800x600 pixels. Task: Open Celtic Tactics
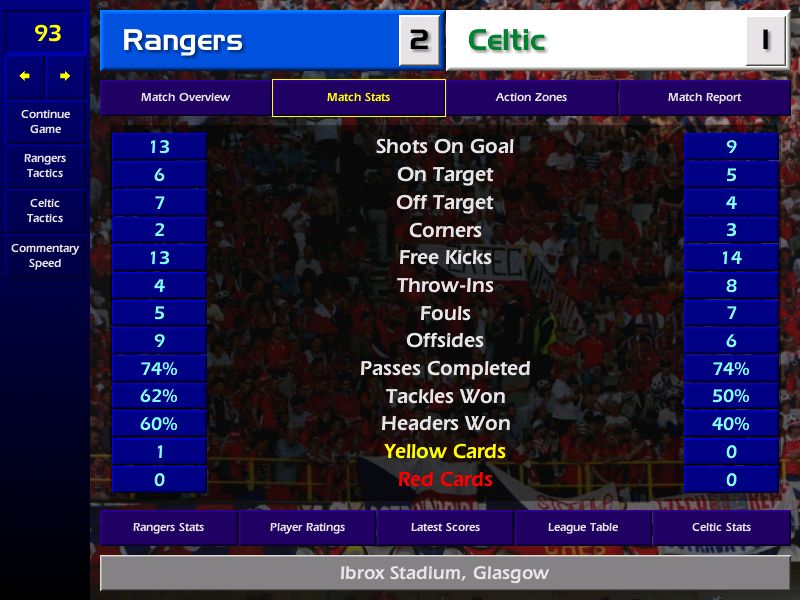[45, 211]
